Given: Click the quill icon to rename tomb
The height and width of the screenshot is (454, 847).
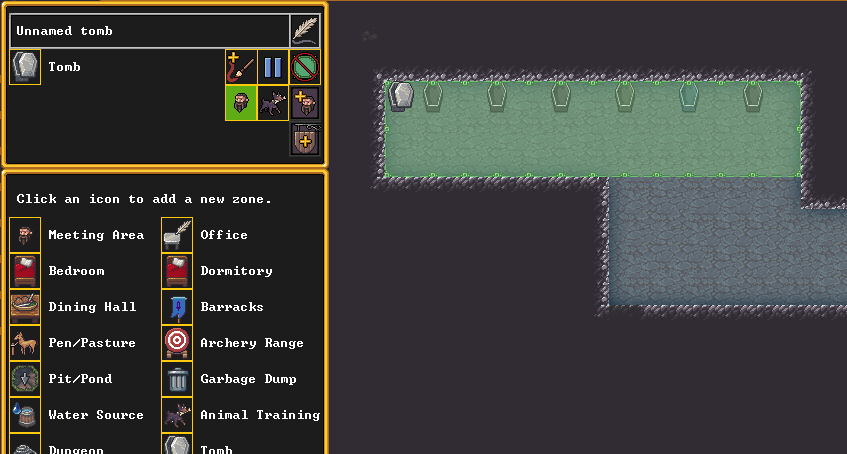Looking at the screenshot, I should pyautogui.click(x=305, y=31).
